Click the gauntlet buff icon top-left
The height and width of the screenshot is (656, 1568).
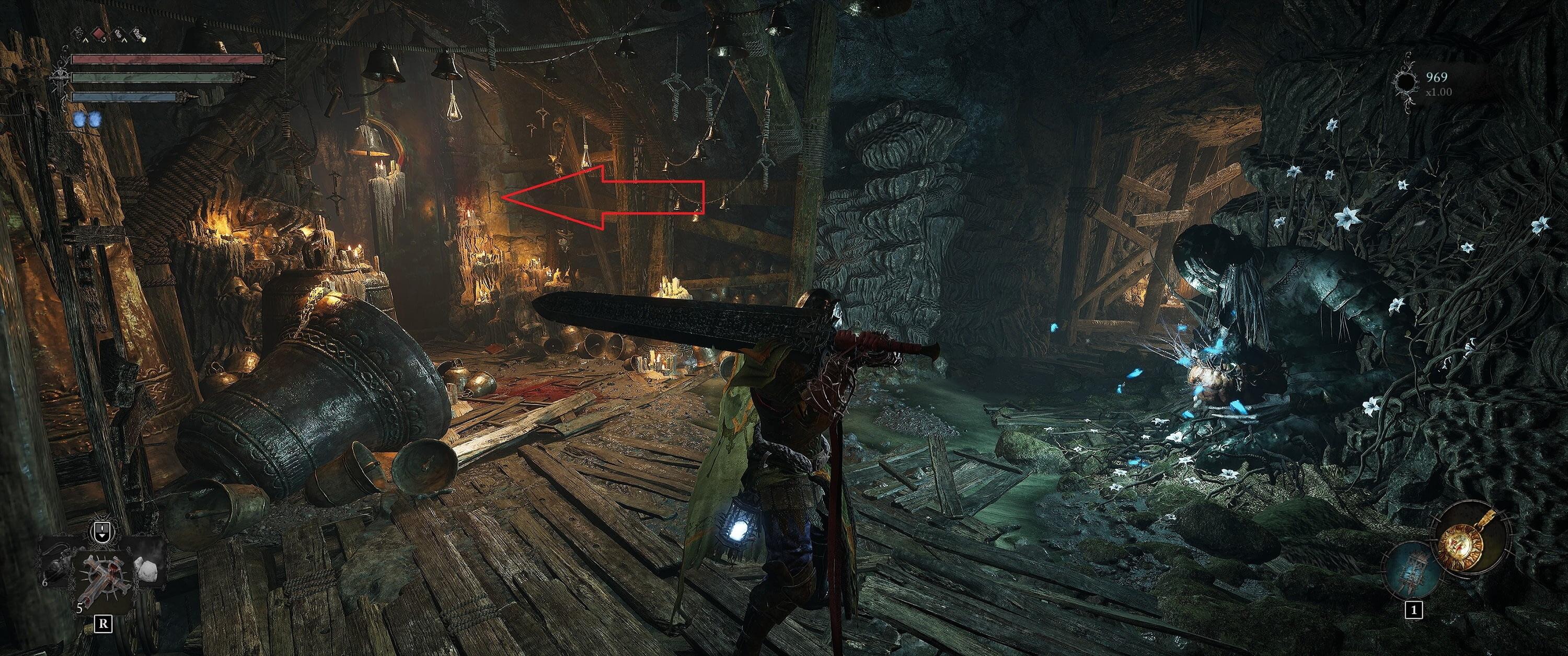(x=137, y=33)
